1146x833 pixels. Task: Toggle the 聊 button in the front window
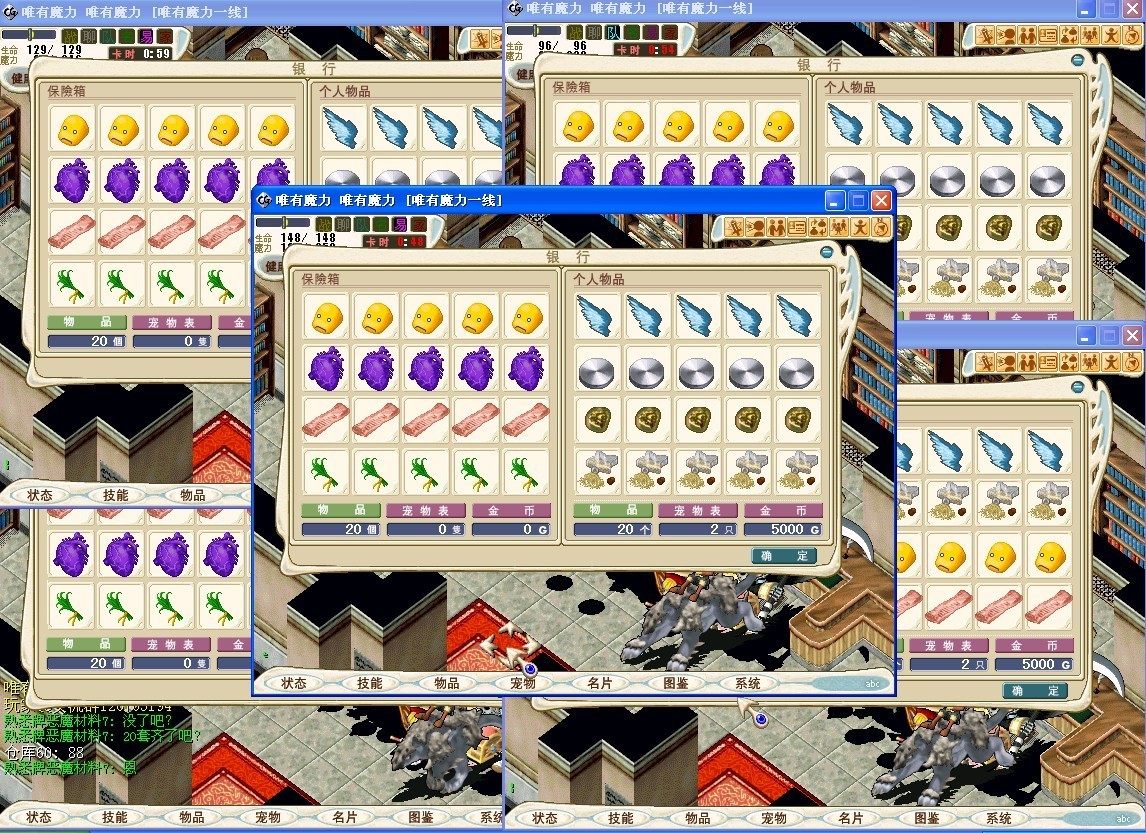tap(343, 224)
